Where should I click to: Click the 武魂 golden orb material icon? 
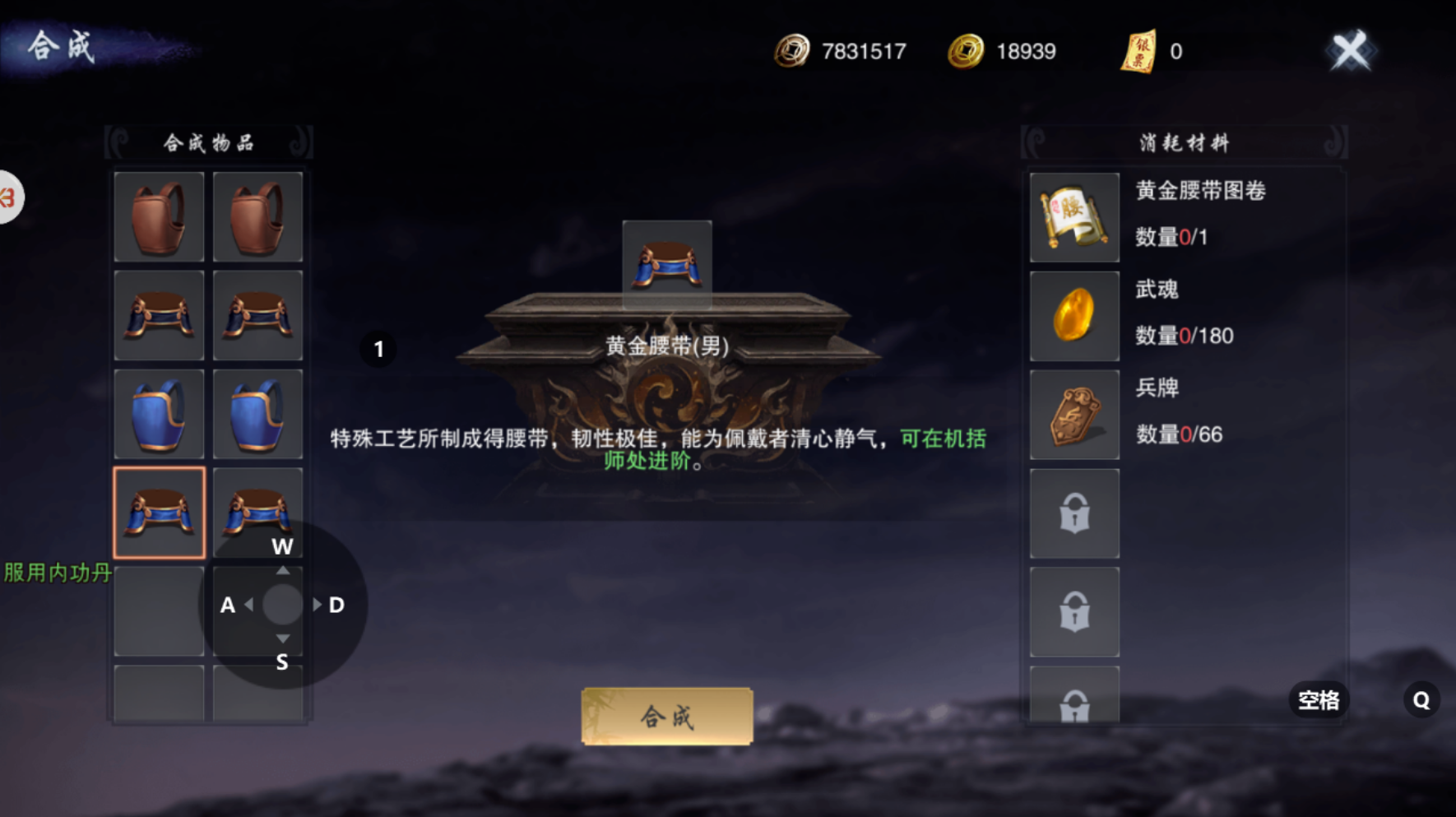point(1073,316)
